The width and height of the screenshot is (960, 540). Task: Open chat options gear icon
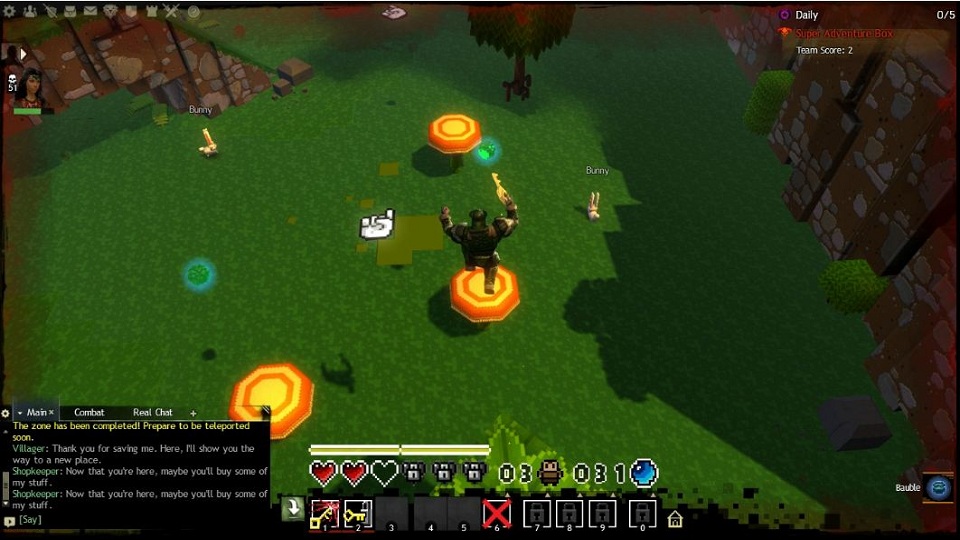(x=6, y=413)
